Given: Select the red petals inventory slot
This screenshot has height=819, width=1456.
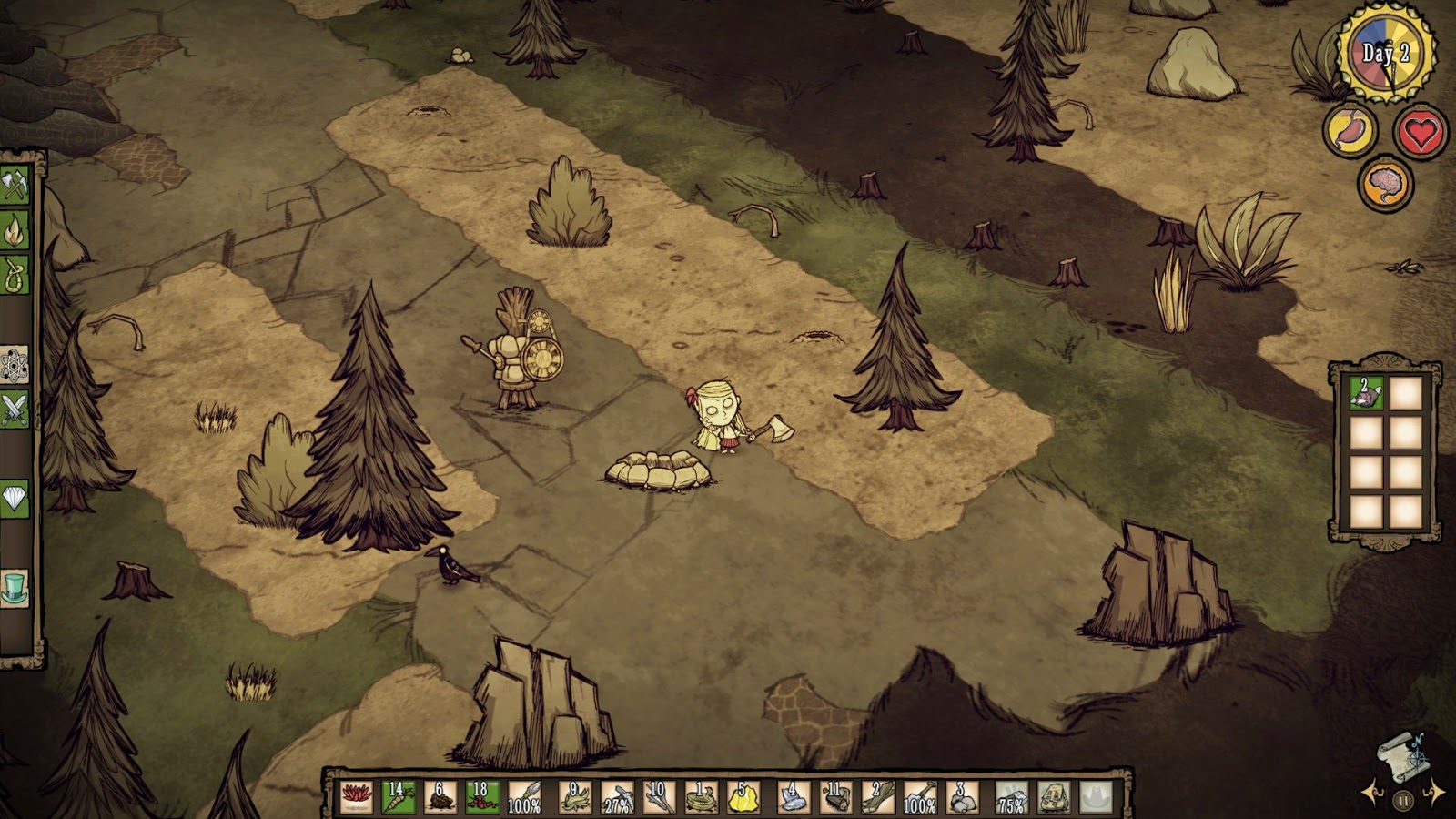Looking at the screenshot, I should click(x=356, y=797).
